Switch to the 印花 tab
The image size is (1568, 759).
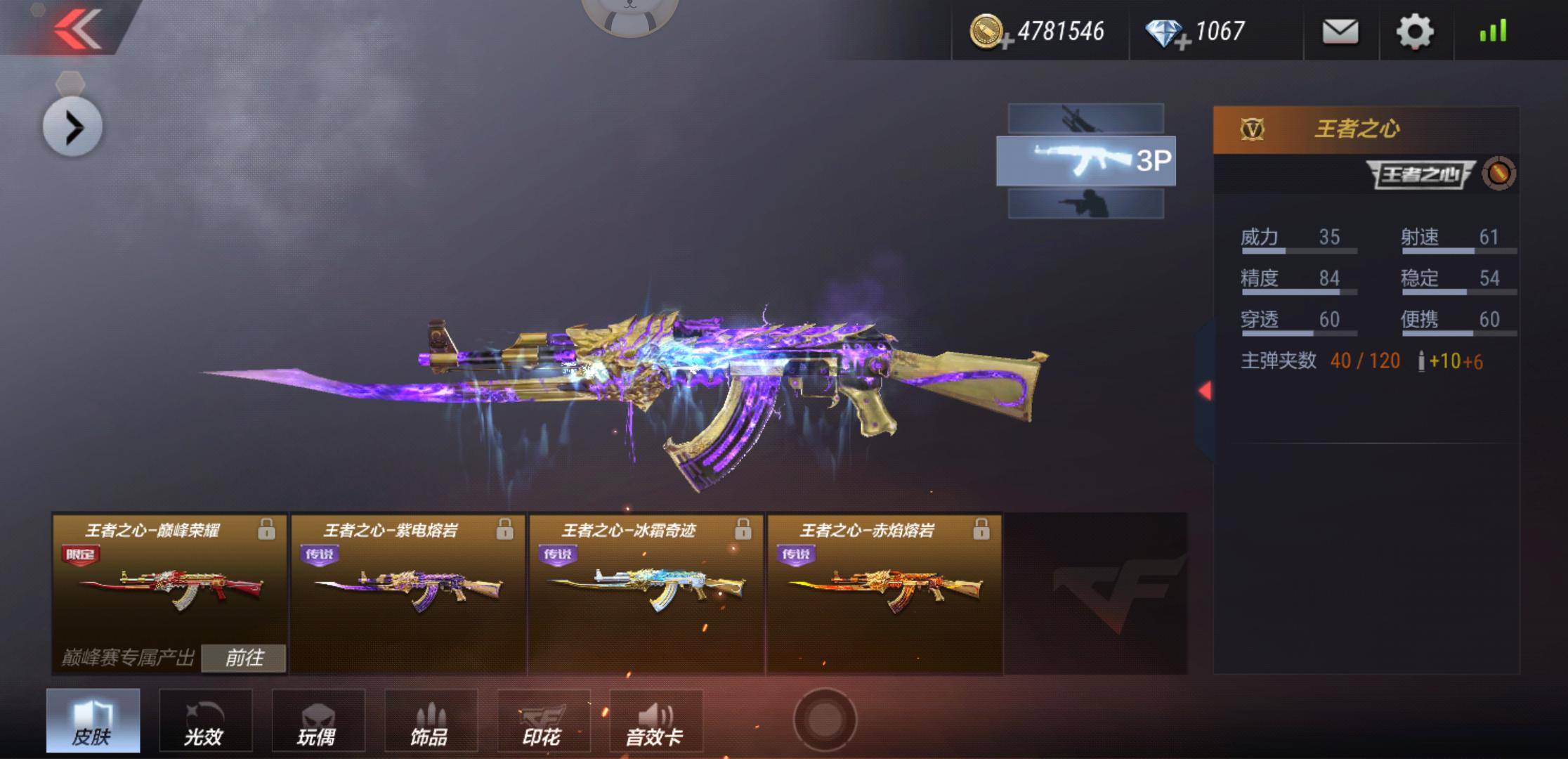543,720
